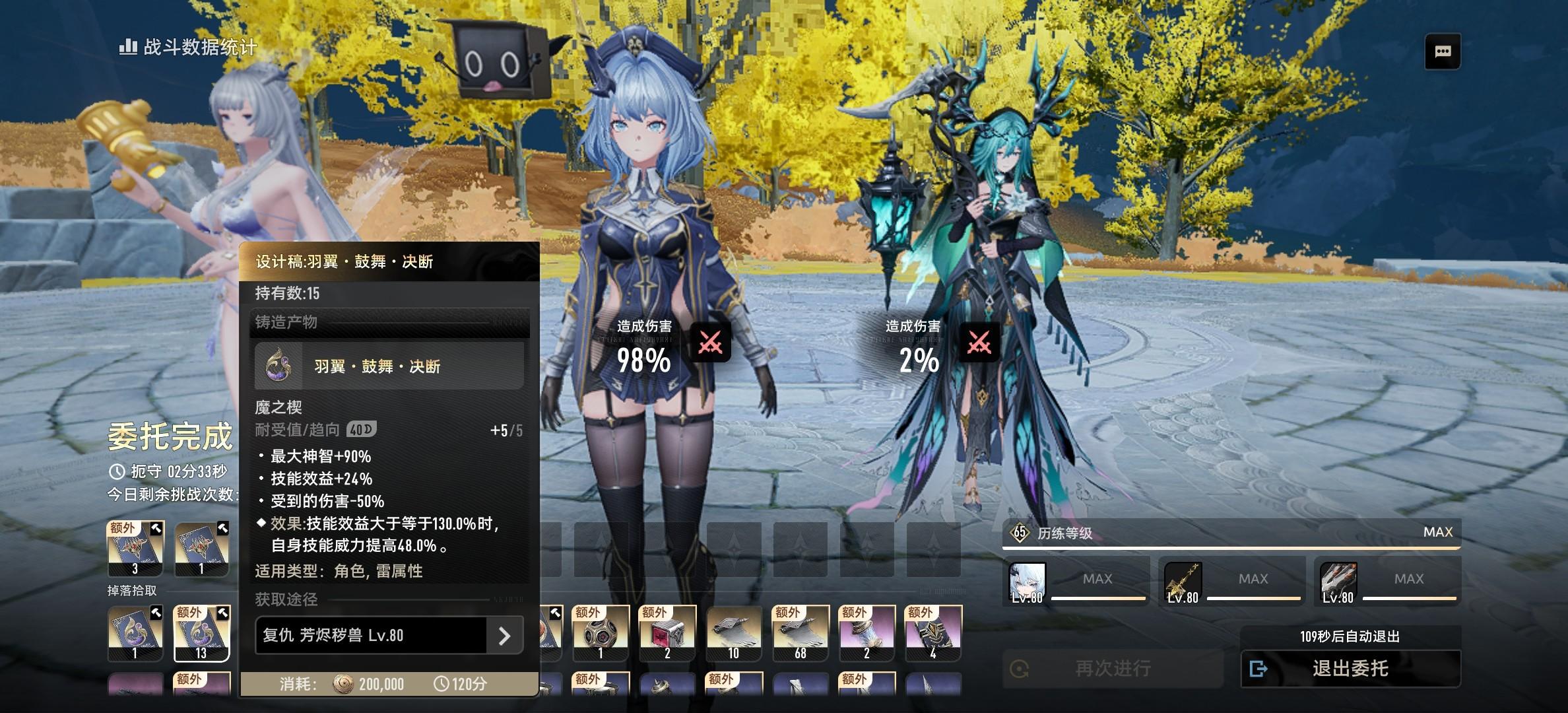The image size is (1568, 713).
Task: Select the sphere item with quantity 1
Action: click(x=601, y=633)
